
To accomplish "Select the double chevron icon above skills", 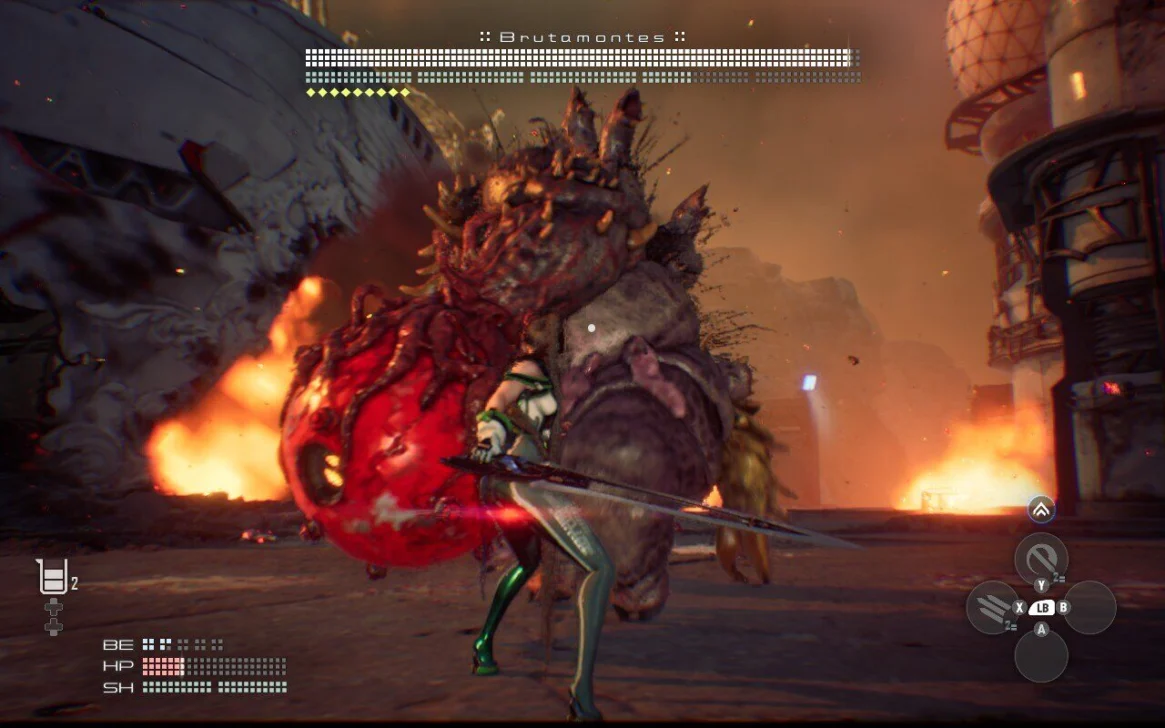I will tap(1040, 510).
